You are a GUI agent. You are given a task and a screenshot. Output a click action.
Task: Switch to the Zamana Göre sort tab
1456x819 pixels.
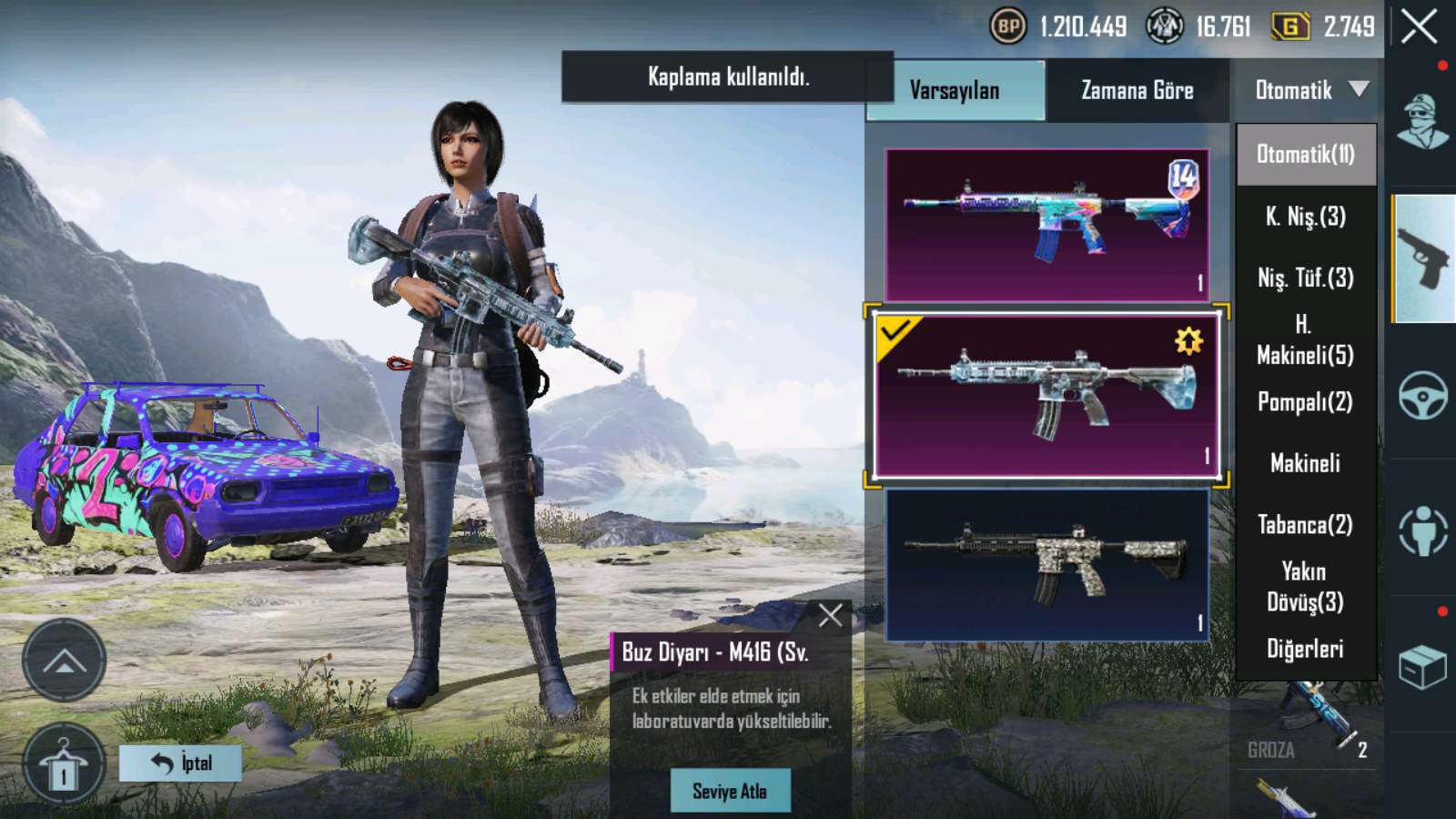click(x=1137, y=90)
